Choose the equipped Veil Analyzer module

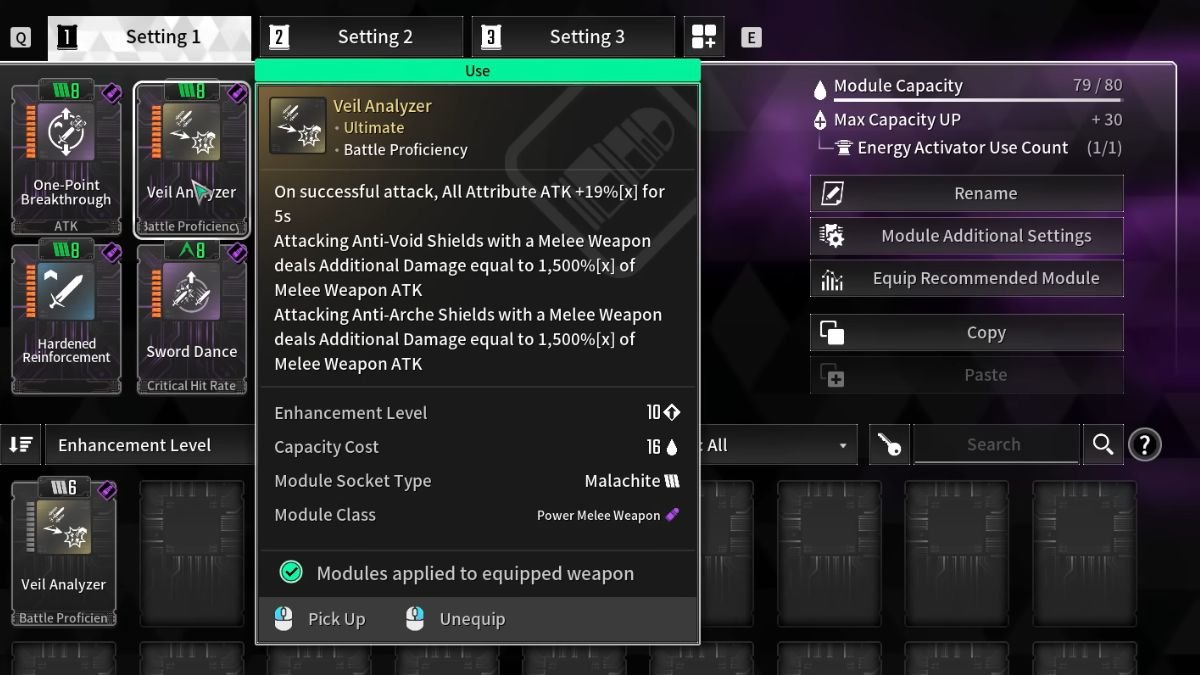[191, 158]
